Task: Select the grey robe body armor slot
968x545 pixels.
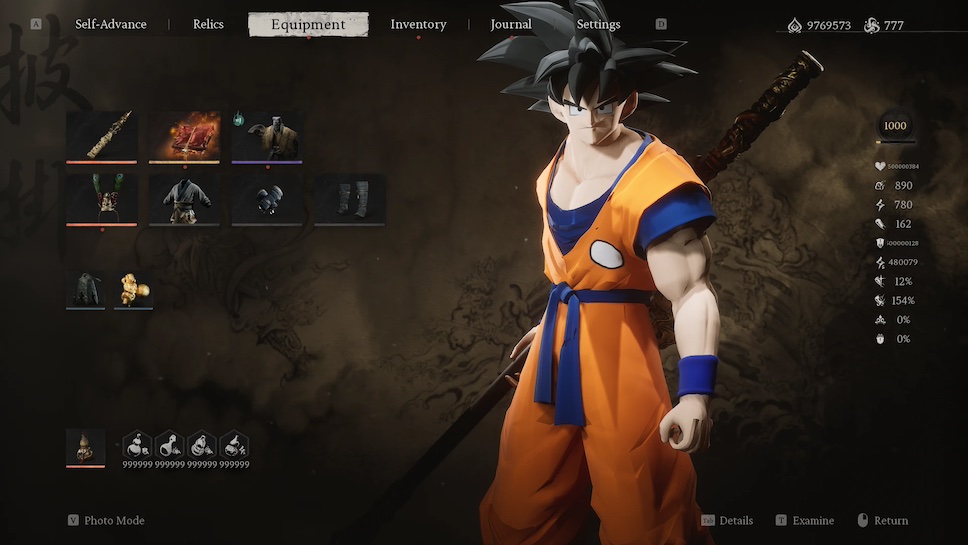Action: tap(184, 200)
